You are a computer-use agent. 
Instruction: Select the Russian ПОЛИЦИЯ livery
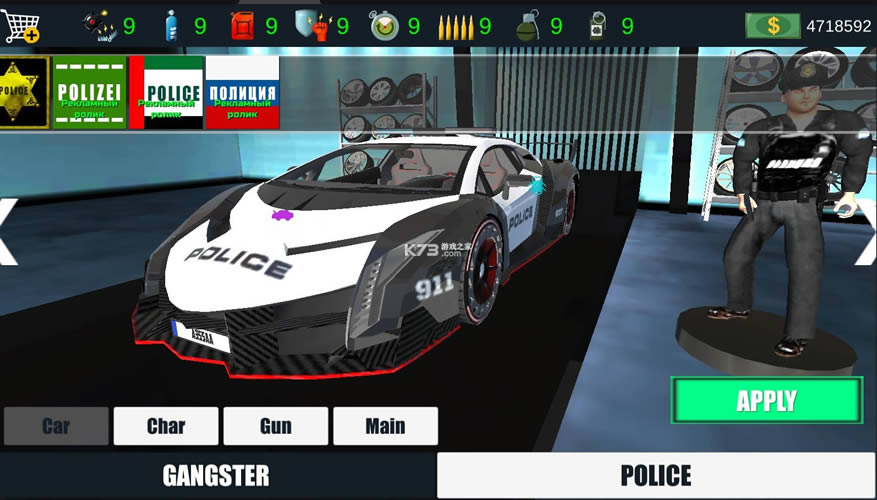[242, 92]
